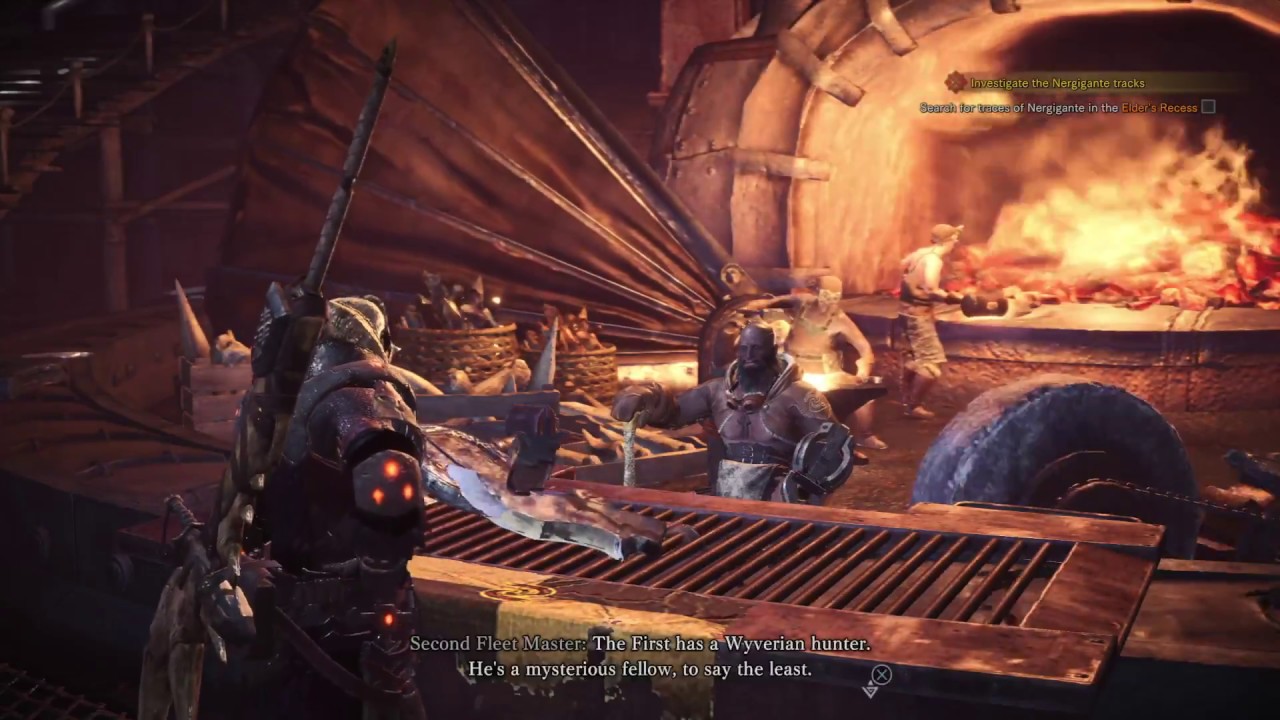The height and width of the screenshot is (720, 1280).
Task: Toggle the Nergigante tracks objective marker
Action: (x=956, y=83)
